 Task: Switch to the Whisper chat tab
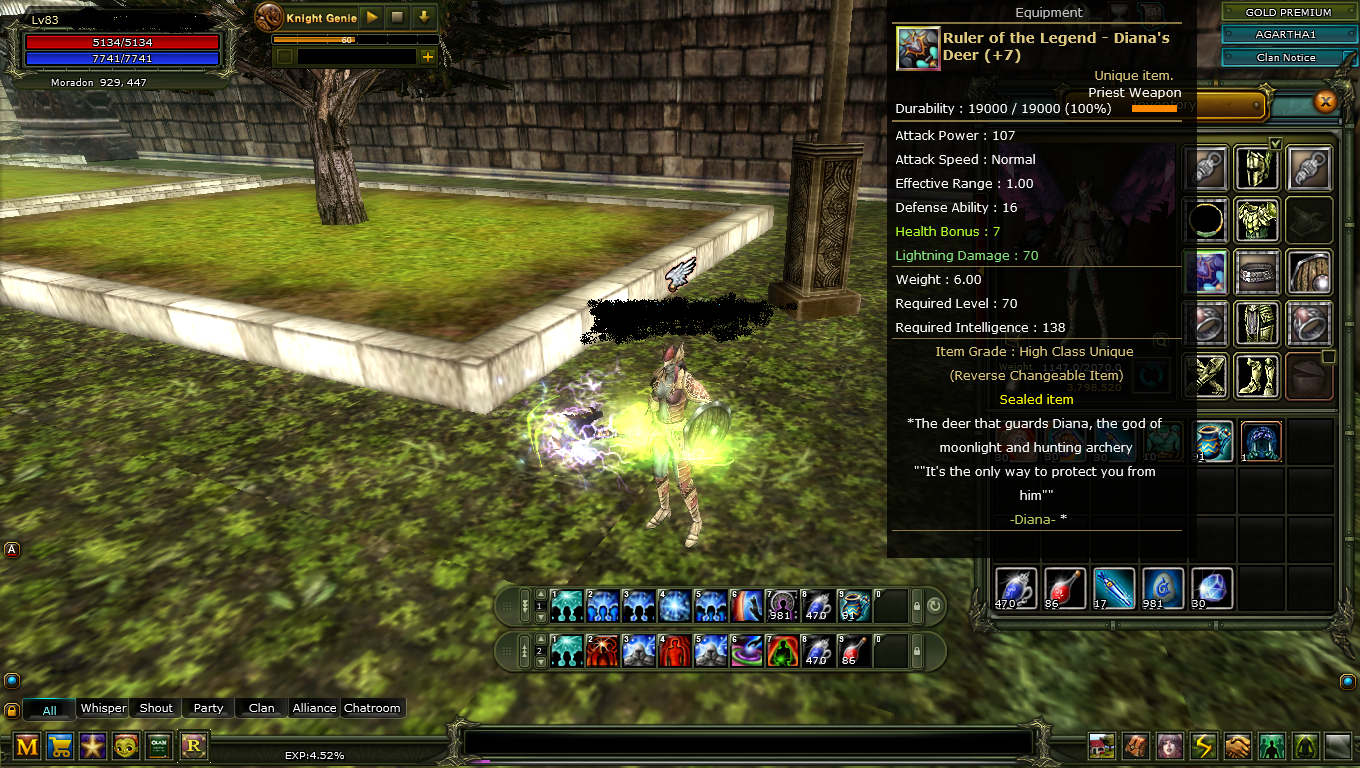point(103,708)
